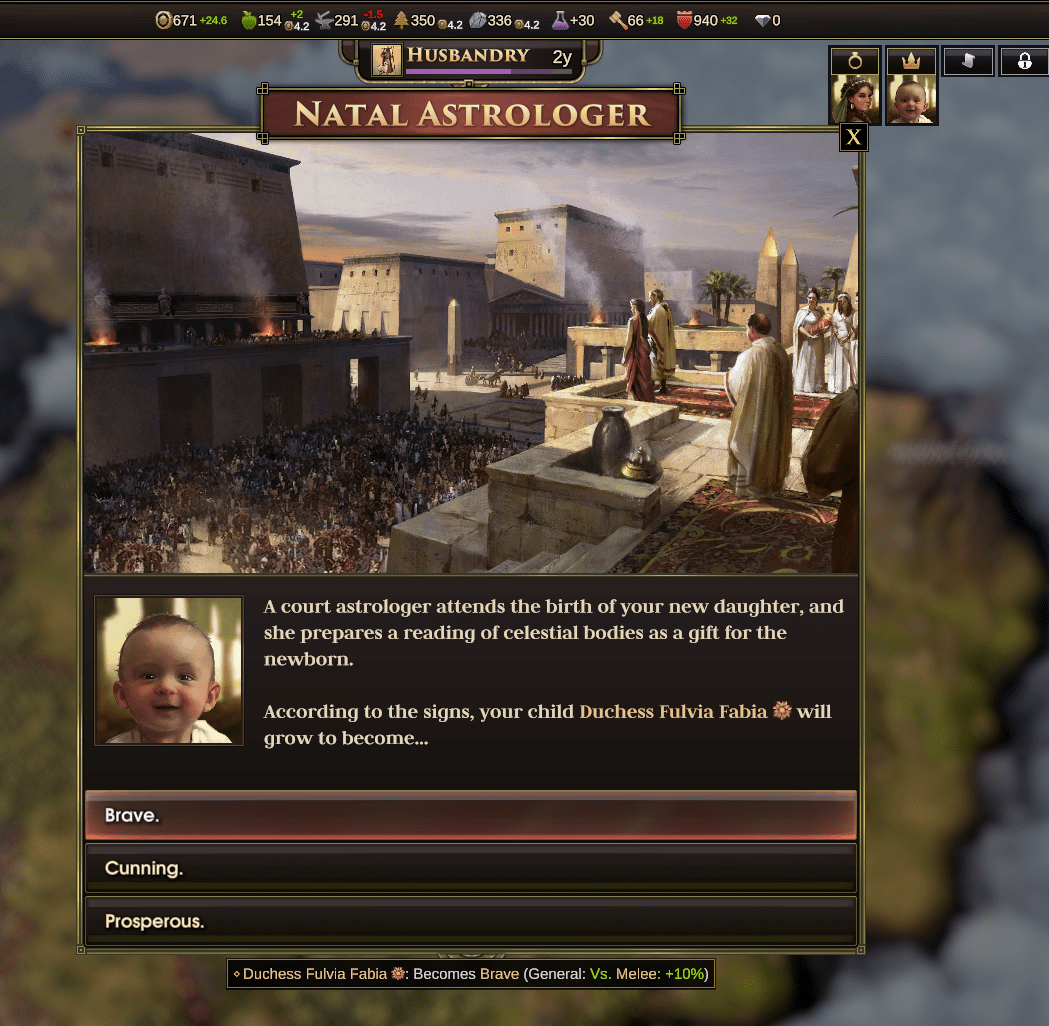Follow the Duchess Fulvia Fabia name link

[x=672, y=712]
